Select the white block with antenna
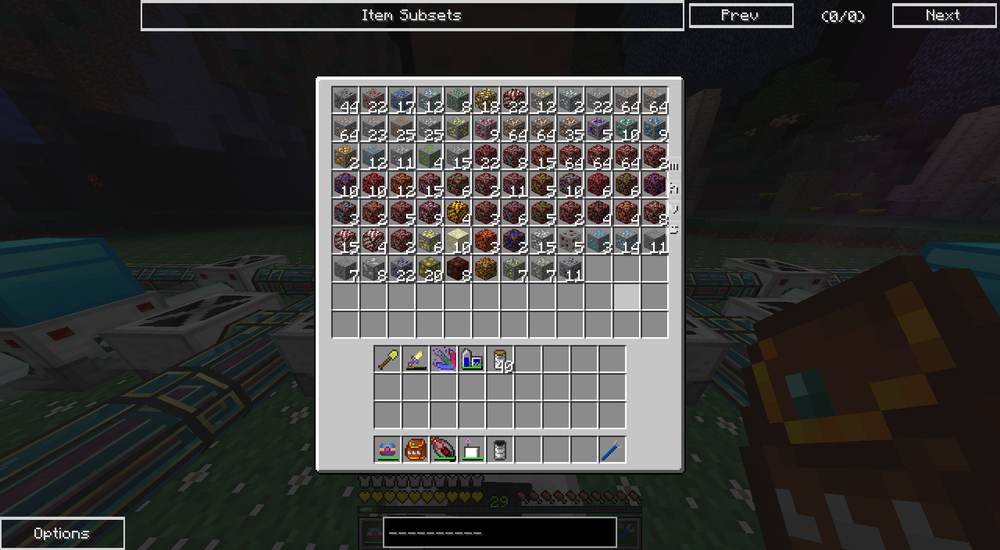Viewport: 1000px width, 550px height. click(472, 450)
